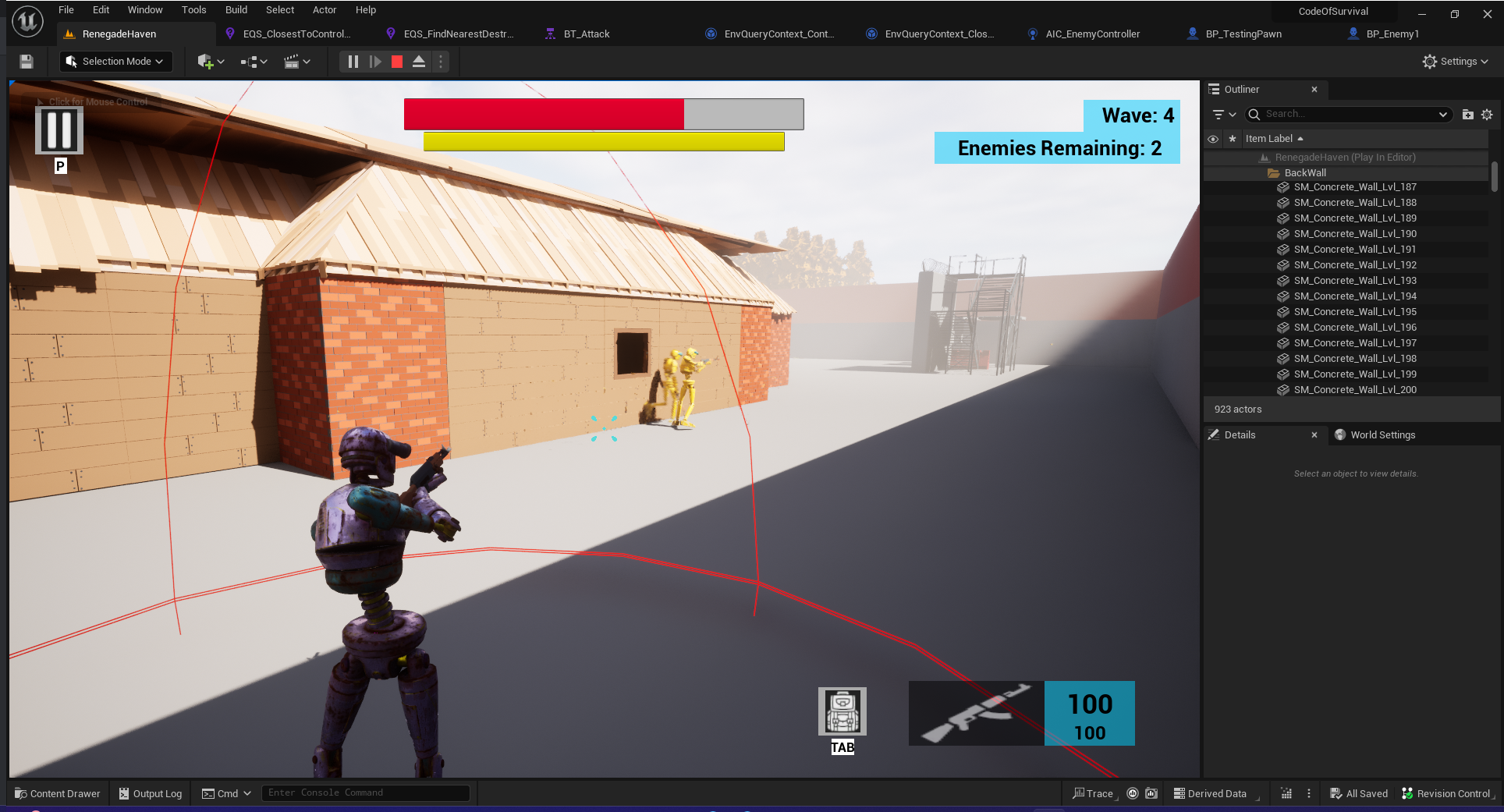Toggle visibility of SM_Concrete_Wall_Lvl_190
Viewport: 1504px width, 812px height.
pos(1214,233)
